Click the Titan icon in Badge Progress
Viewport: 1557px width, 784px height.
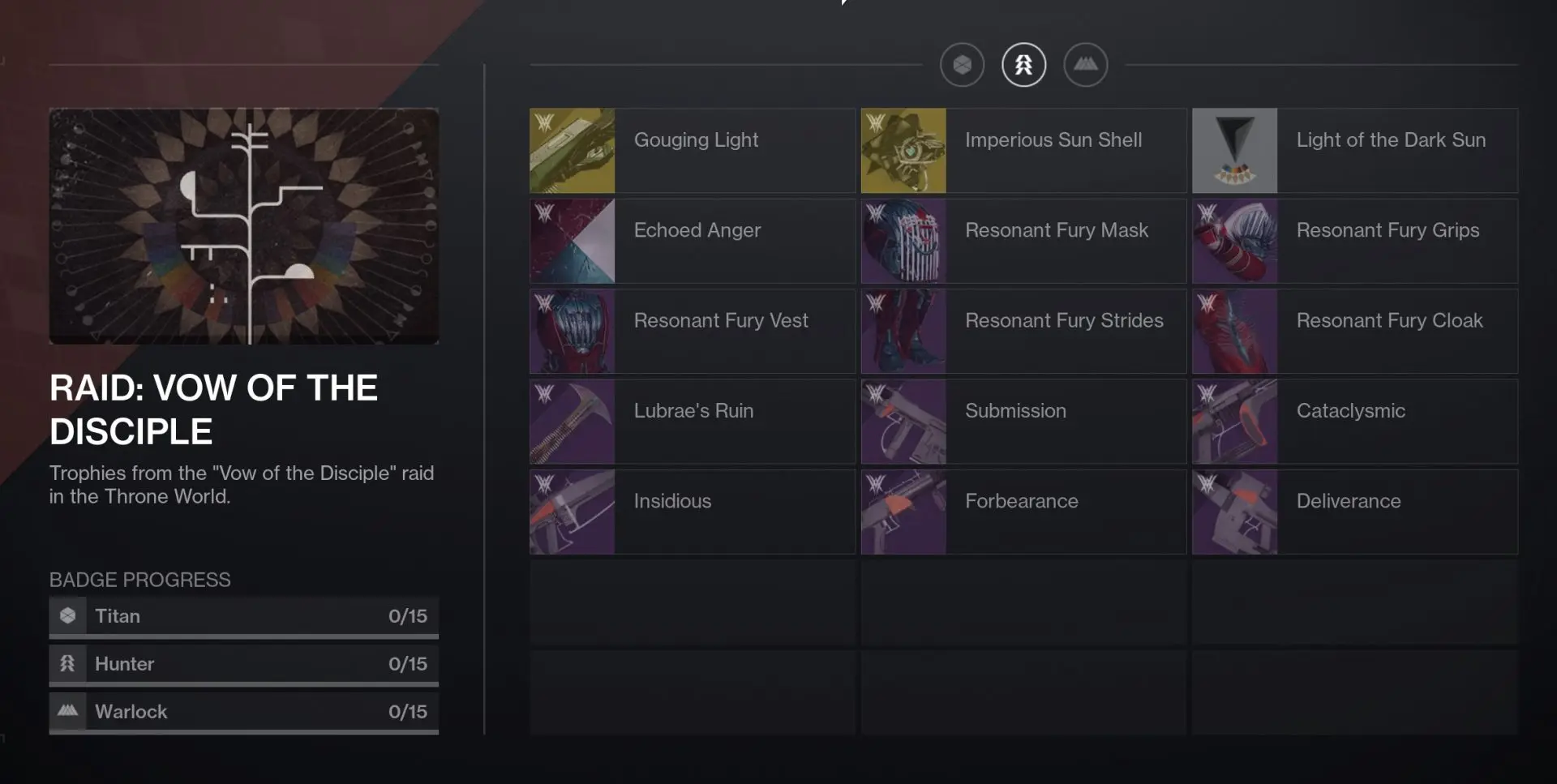68,615
